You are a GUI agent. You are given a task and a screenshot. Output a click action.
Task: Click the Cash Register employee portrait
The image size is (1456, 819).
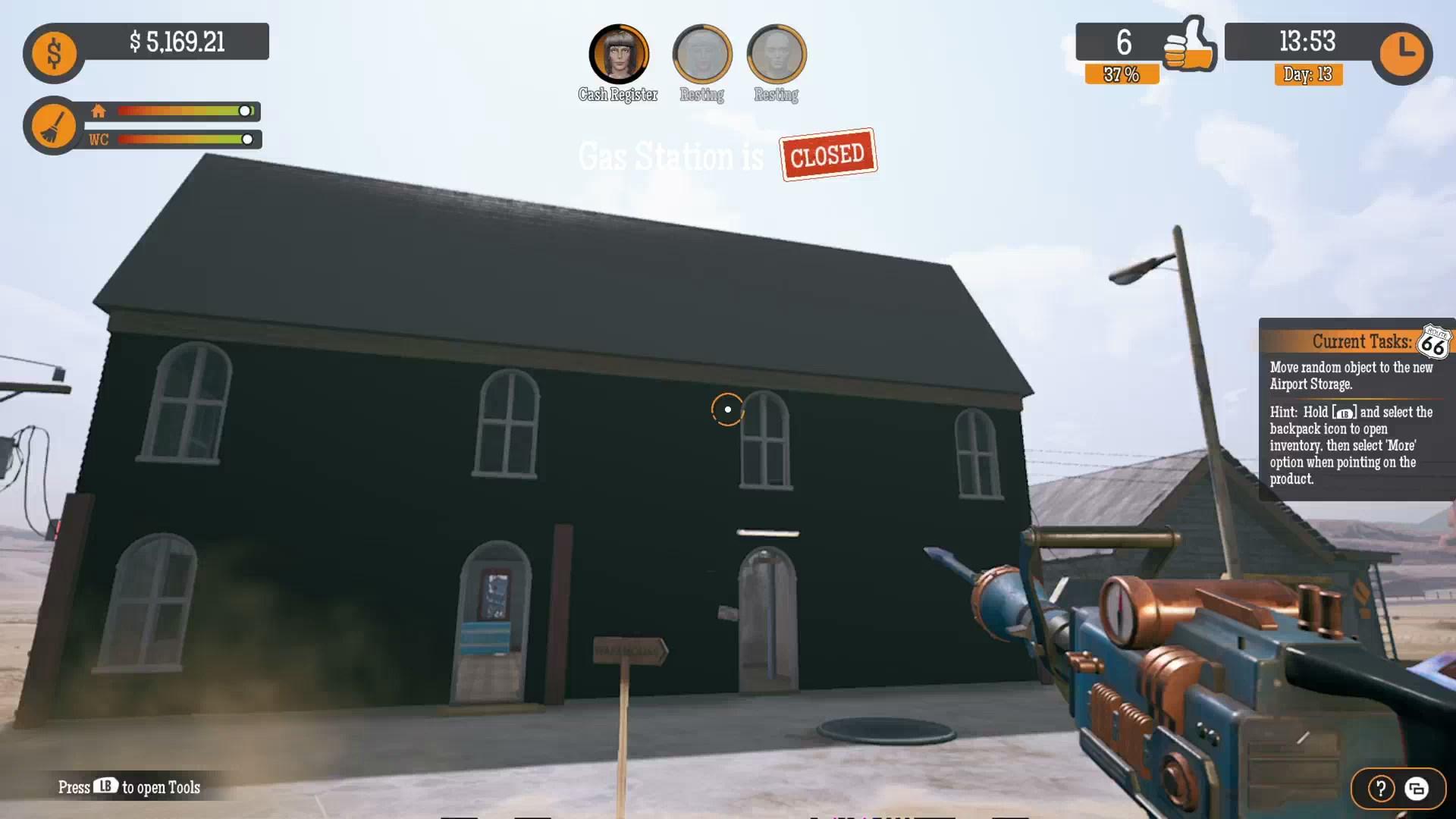[618, 53]
